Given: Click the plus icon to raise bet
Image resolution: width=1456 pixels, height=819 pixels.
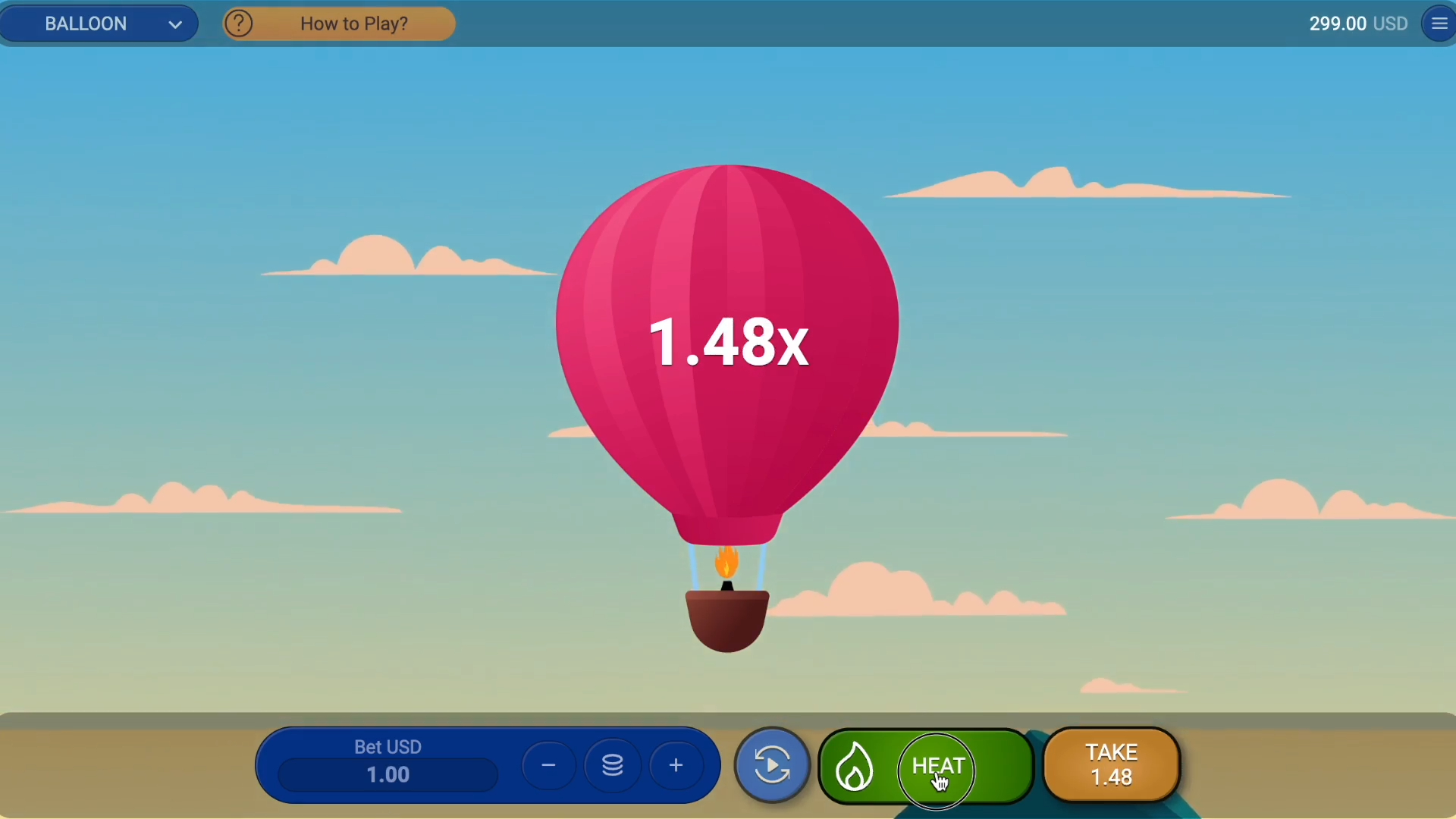Looking at the screenshot, I should point(675,764).
